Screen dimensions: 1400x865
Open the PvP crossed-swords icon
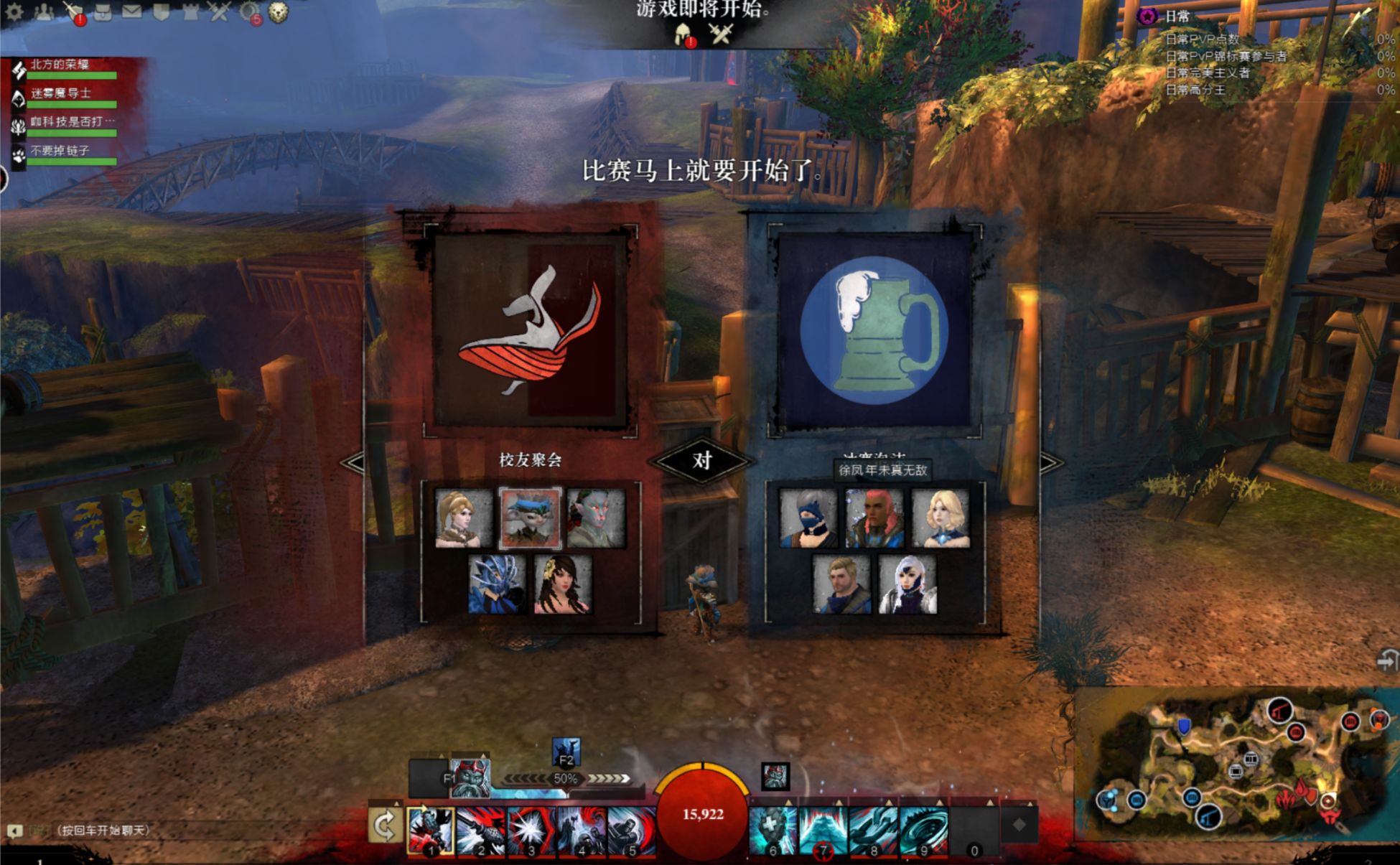point(218,11)
